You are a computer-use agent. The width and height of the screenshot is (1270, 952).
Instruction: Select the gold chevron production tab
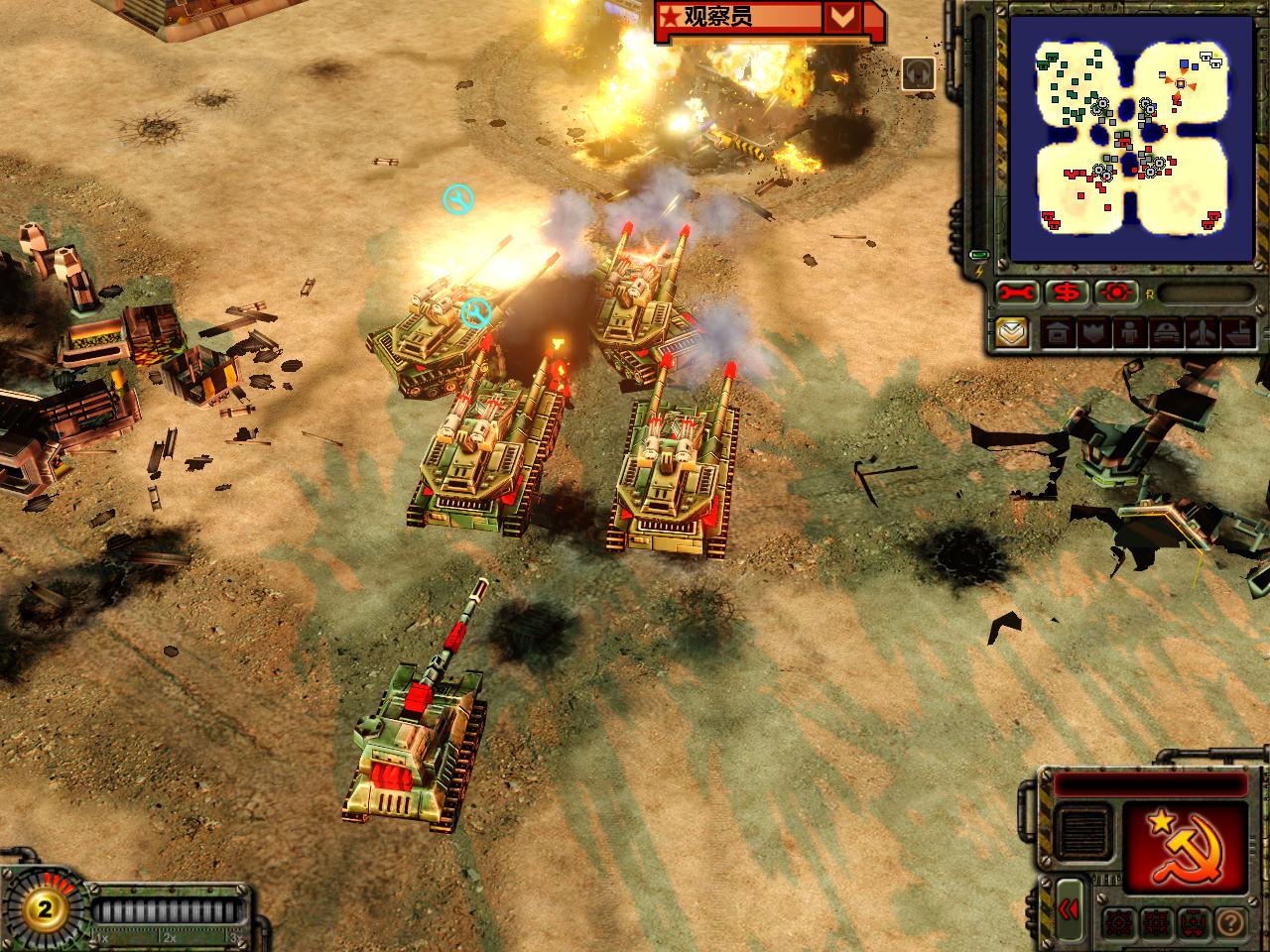pyautogui.click(x=1012, y=332)
